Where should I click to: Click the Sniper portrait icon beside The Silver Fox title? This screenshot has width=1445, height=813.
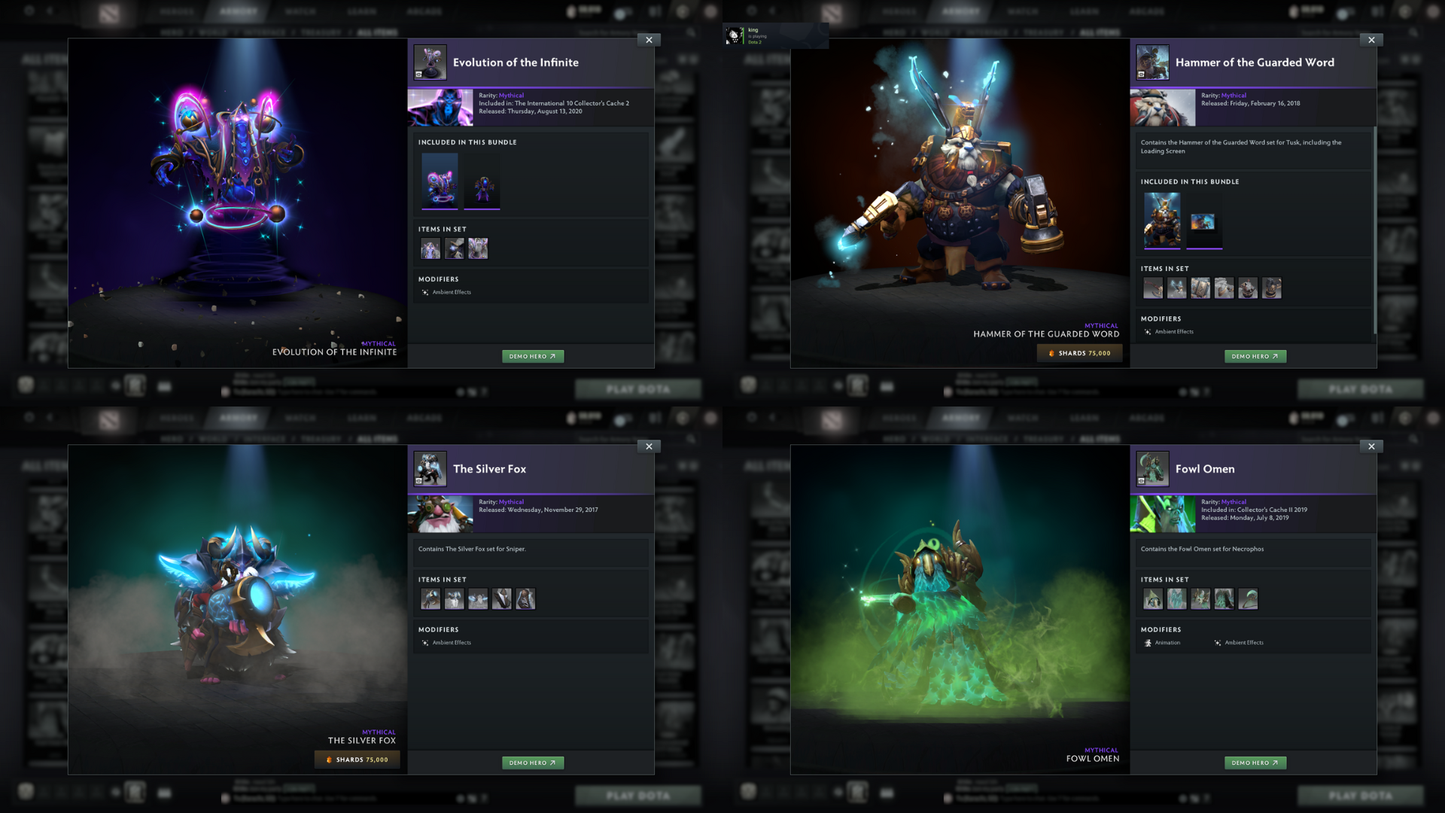[x=430, y=468]
